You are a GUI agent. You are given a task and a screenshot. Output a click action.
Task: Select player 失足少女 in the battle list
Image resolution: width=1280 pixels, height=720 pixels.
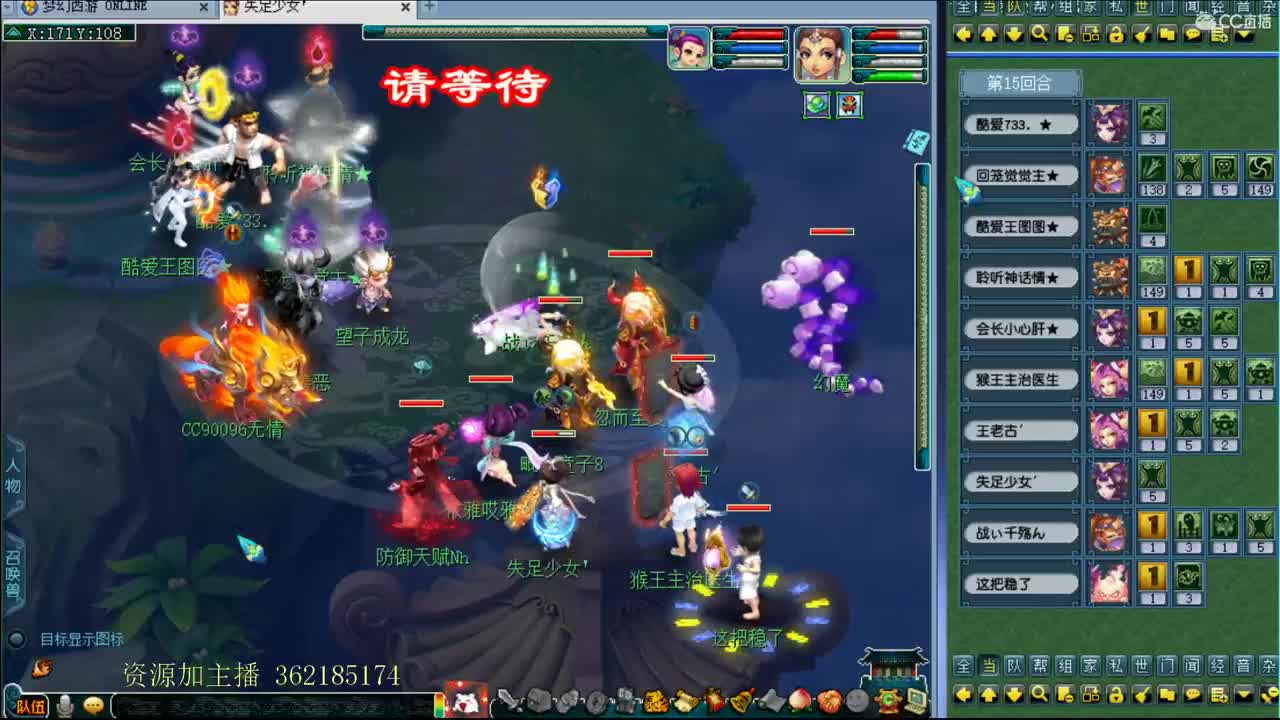[1019, 481]
